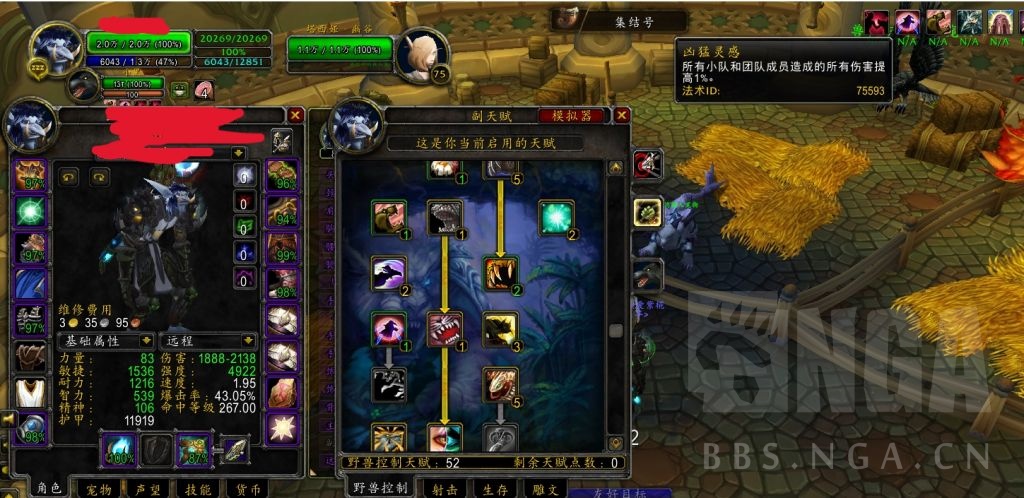This screenshot has width=1024, height=498.
Task: Show the 技能 skills tab
Action: 198,489
